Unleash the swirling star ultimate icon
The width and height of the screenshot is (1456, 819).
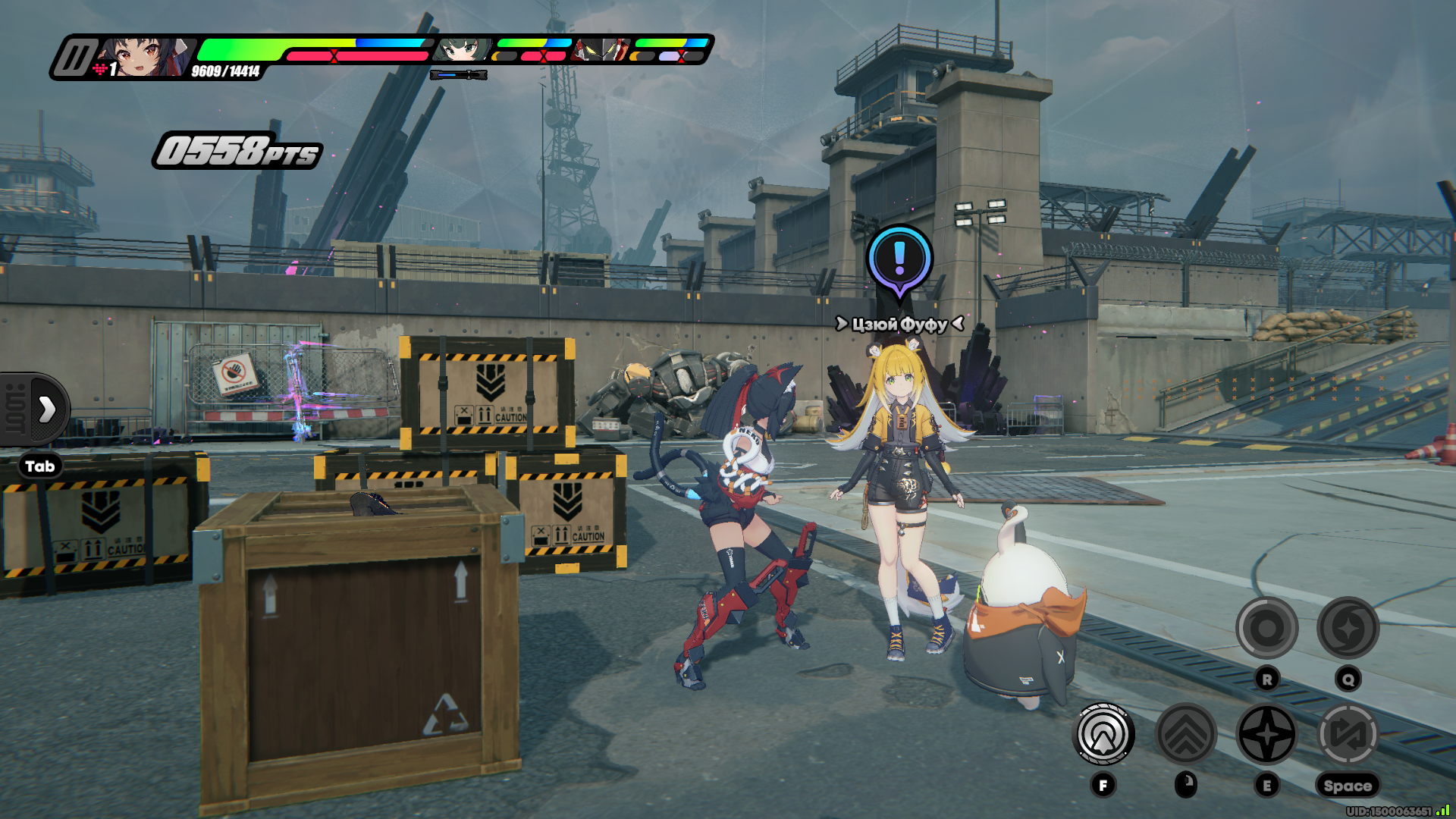(1348, 628)
